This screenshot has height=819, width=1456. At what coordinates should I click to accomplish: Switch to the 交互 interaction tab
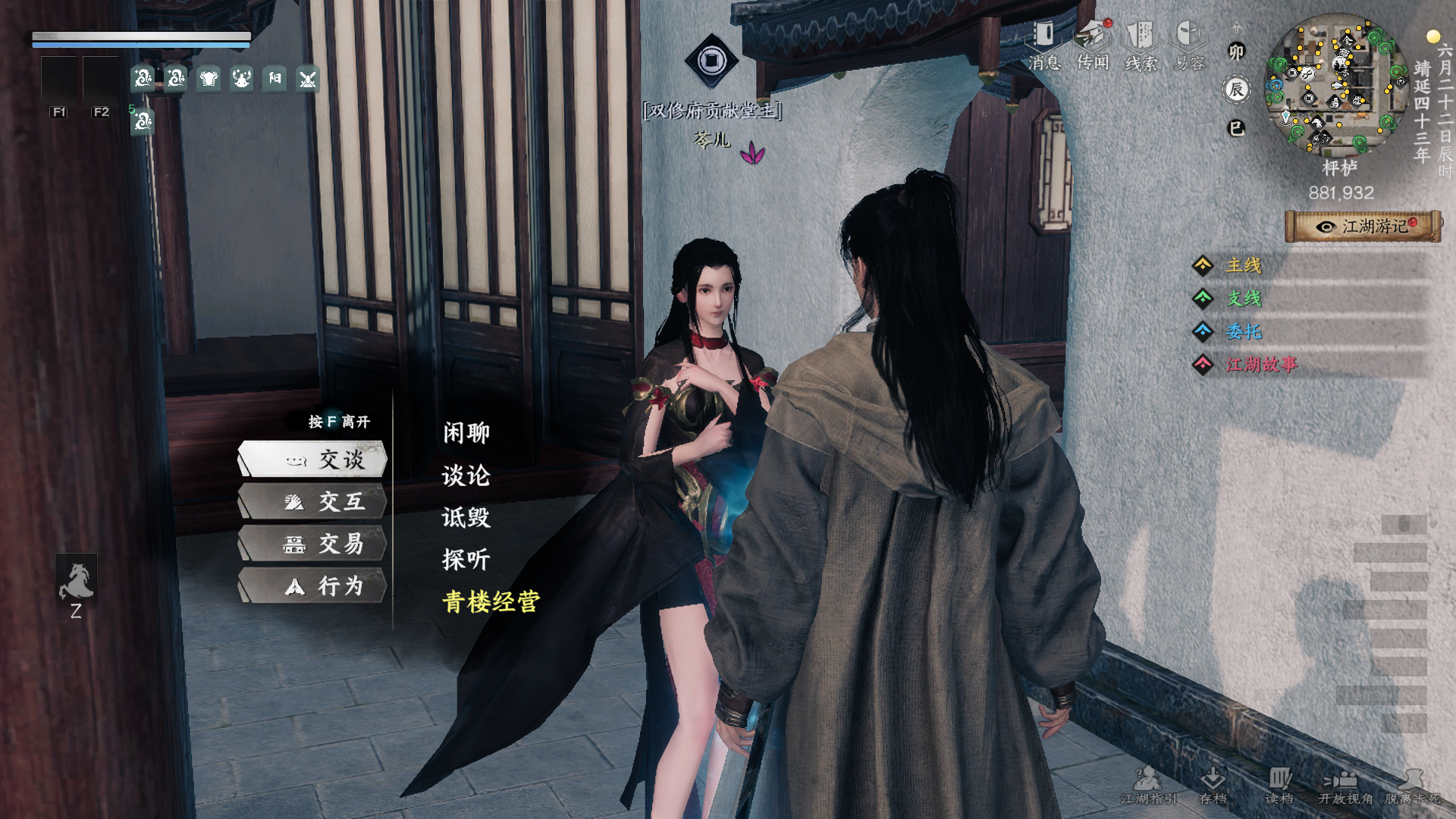coord(313,502)
